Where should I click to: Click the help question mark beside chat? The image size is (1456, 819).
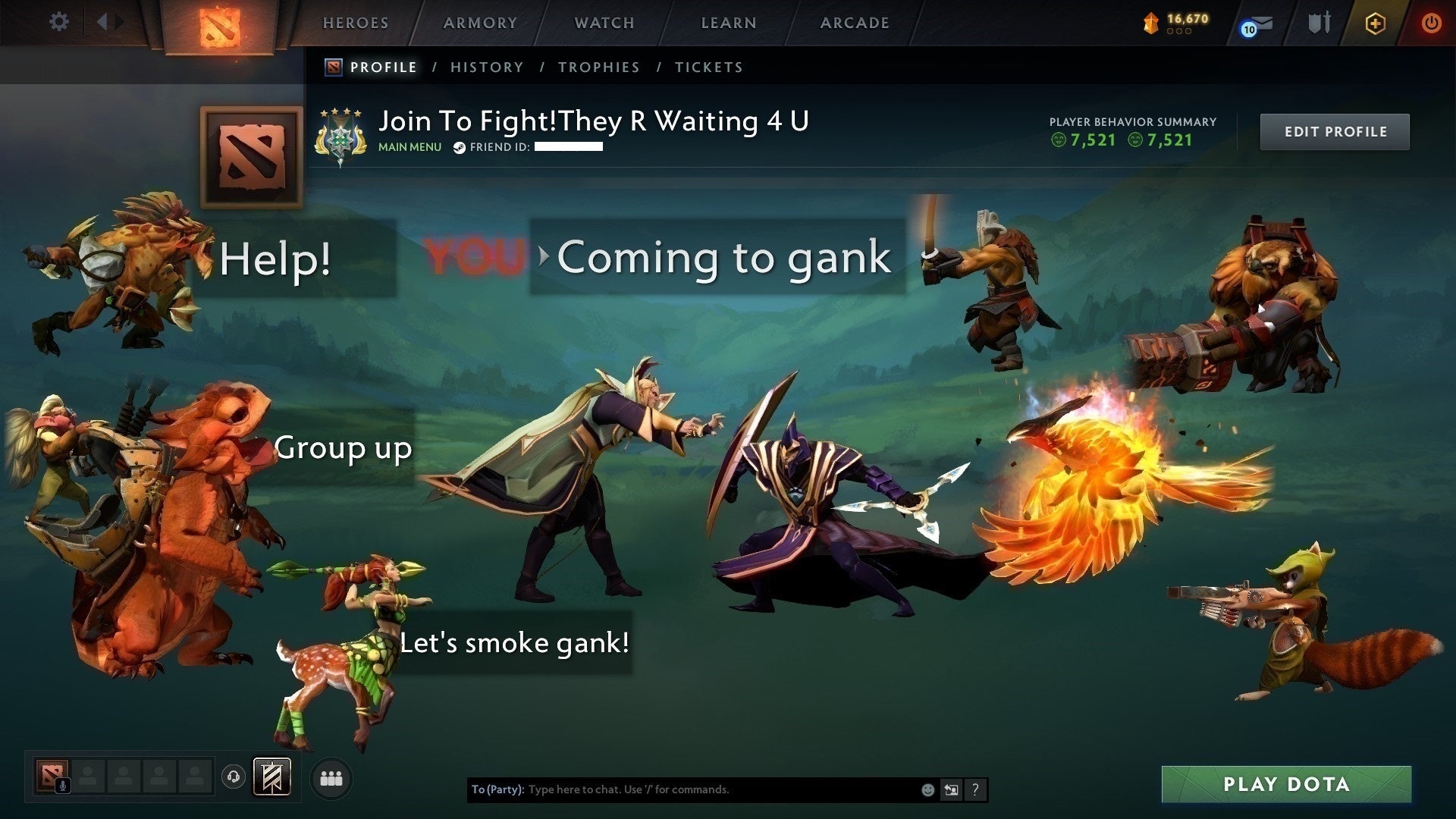point(975,789)
